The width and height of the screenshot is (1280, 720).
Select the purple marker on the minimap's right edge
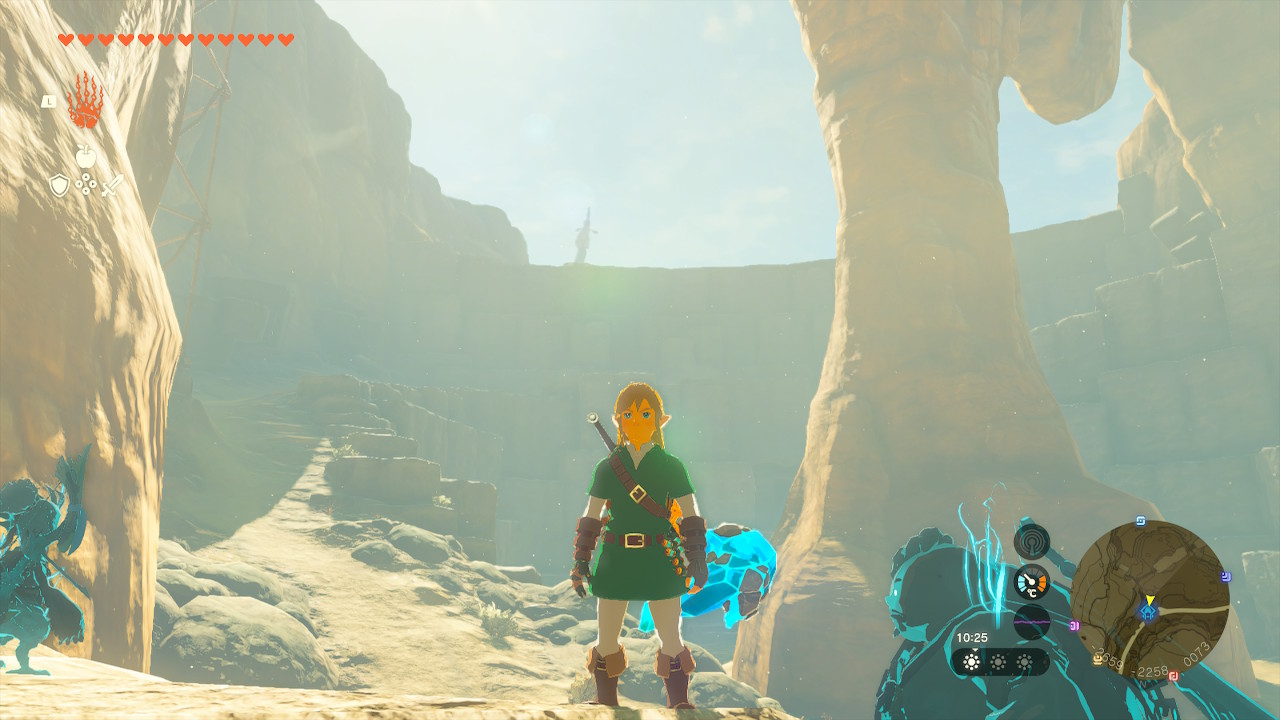pos(1225,577)
